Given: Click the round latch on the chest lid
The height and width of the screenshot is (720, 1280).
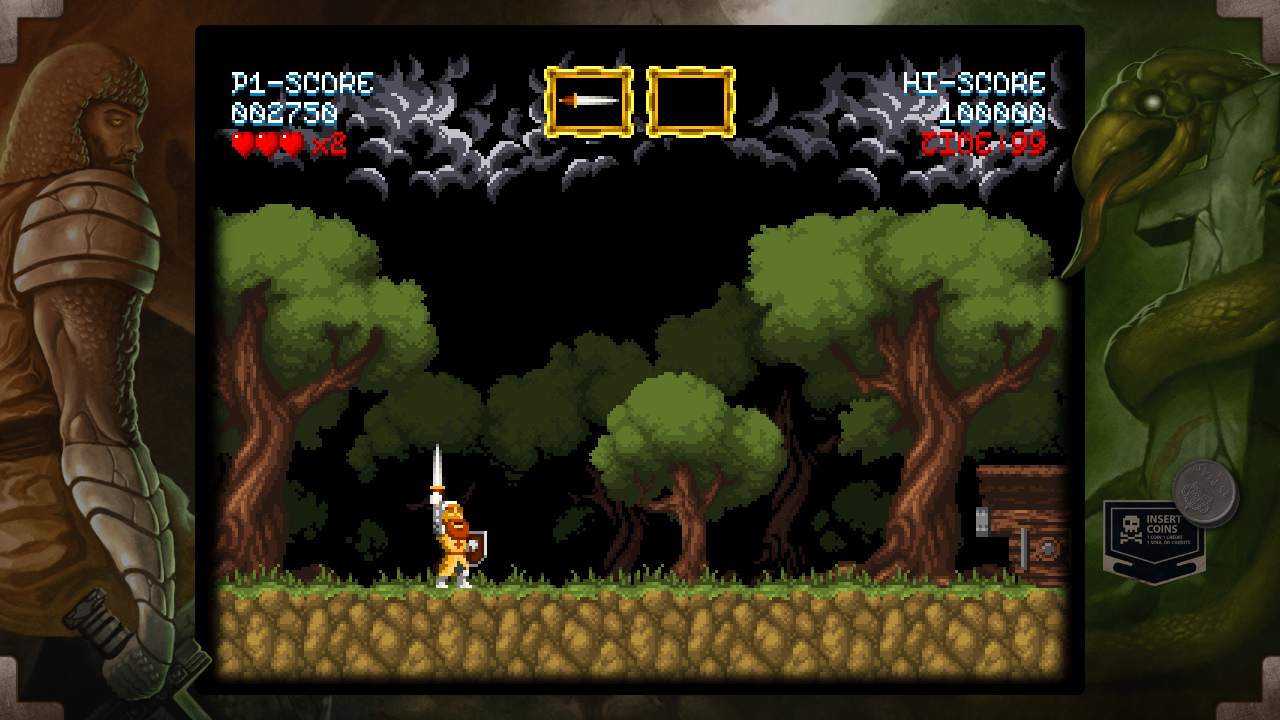Looking at the screenshot, I should [1046, 547].
